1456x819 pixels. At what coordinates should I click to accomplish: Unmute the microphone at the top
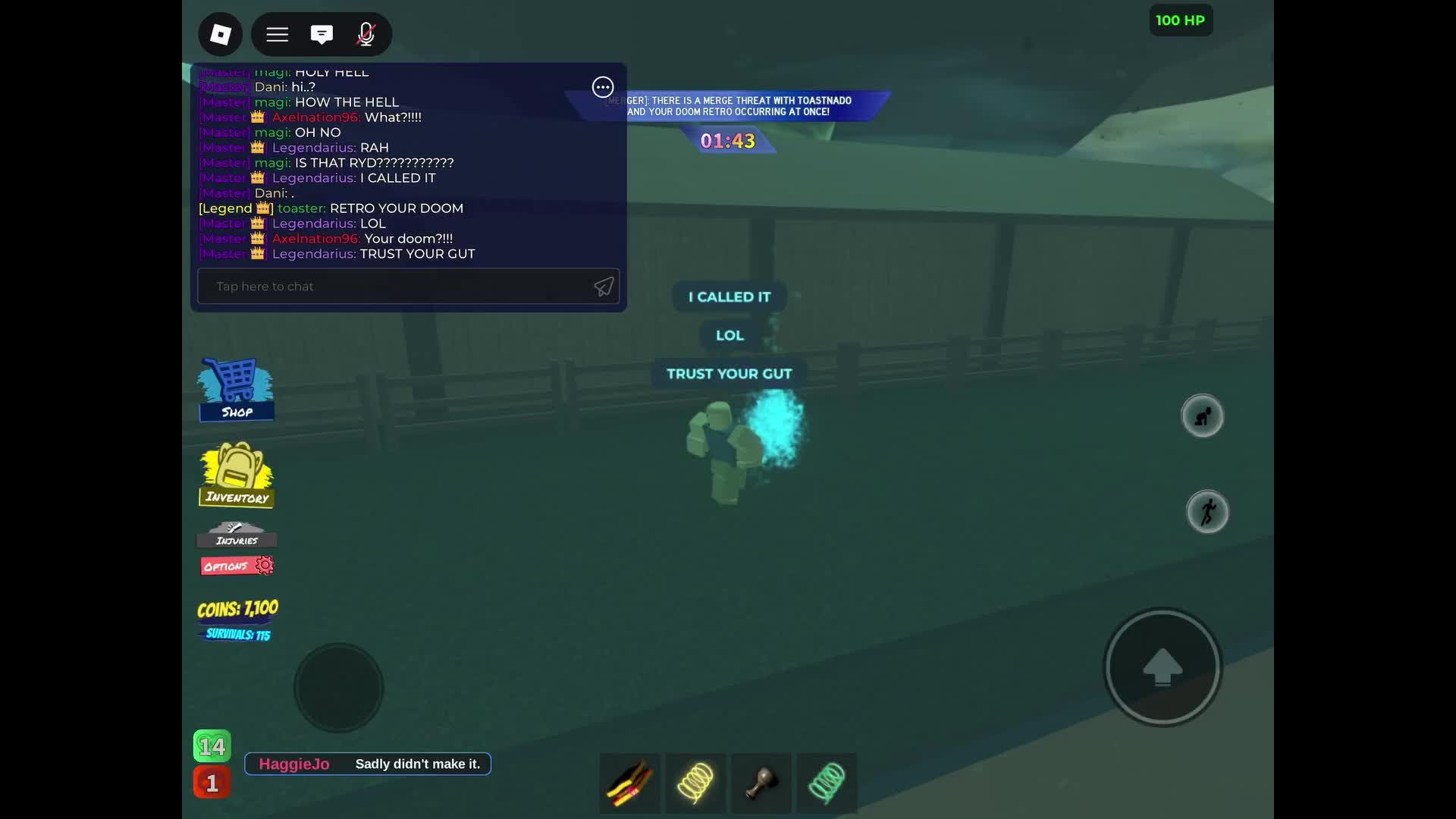[x=366, y=34]
